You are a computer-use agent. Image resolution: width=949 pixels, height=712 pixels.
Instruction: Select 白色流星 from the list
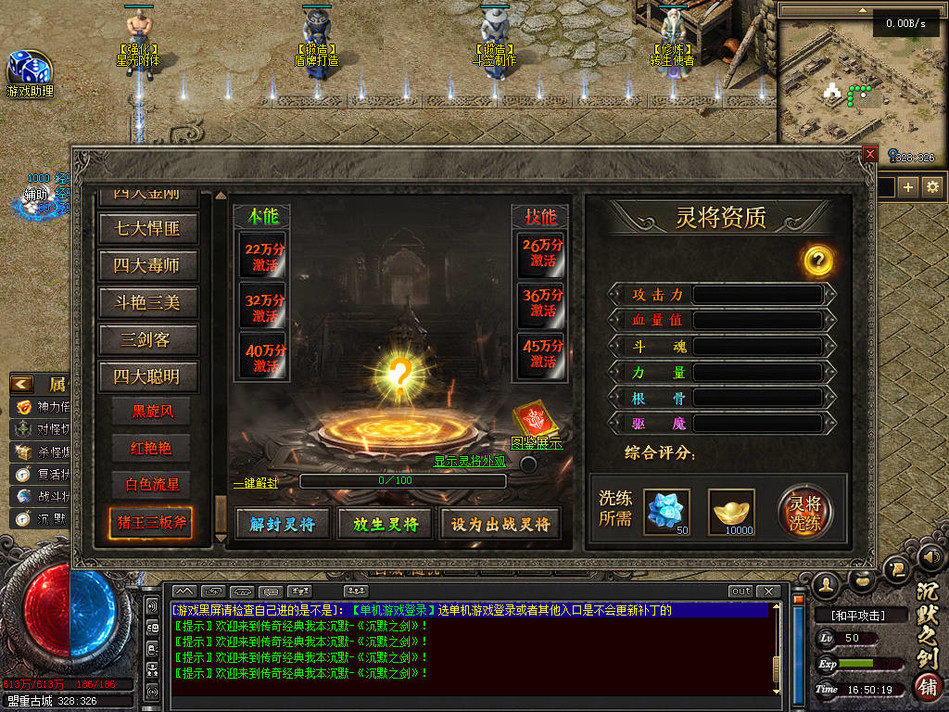pyautogui.click(x=152, y=484)
